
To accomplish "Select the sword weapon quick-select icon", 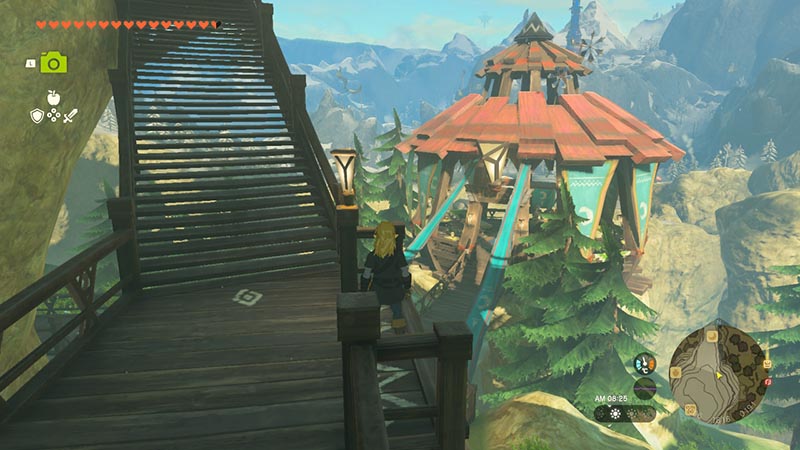I will click(70, 116).
